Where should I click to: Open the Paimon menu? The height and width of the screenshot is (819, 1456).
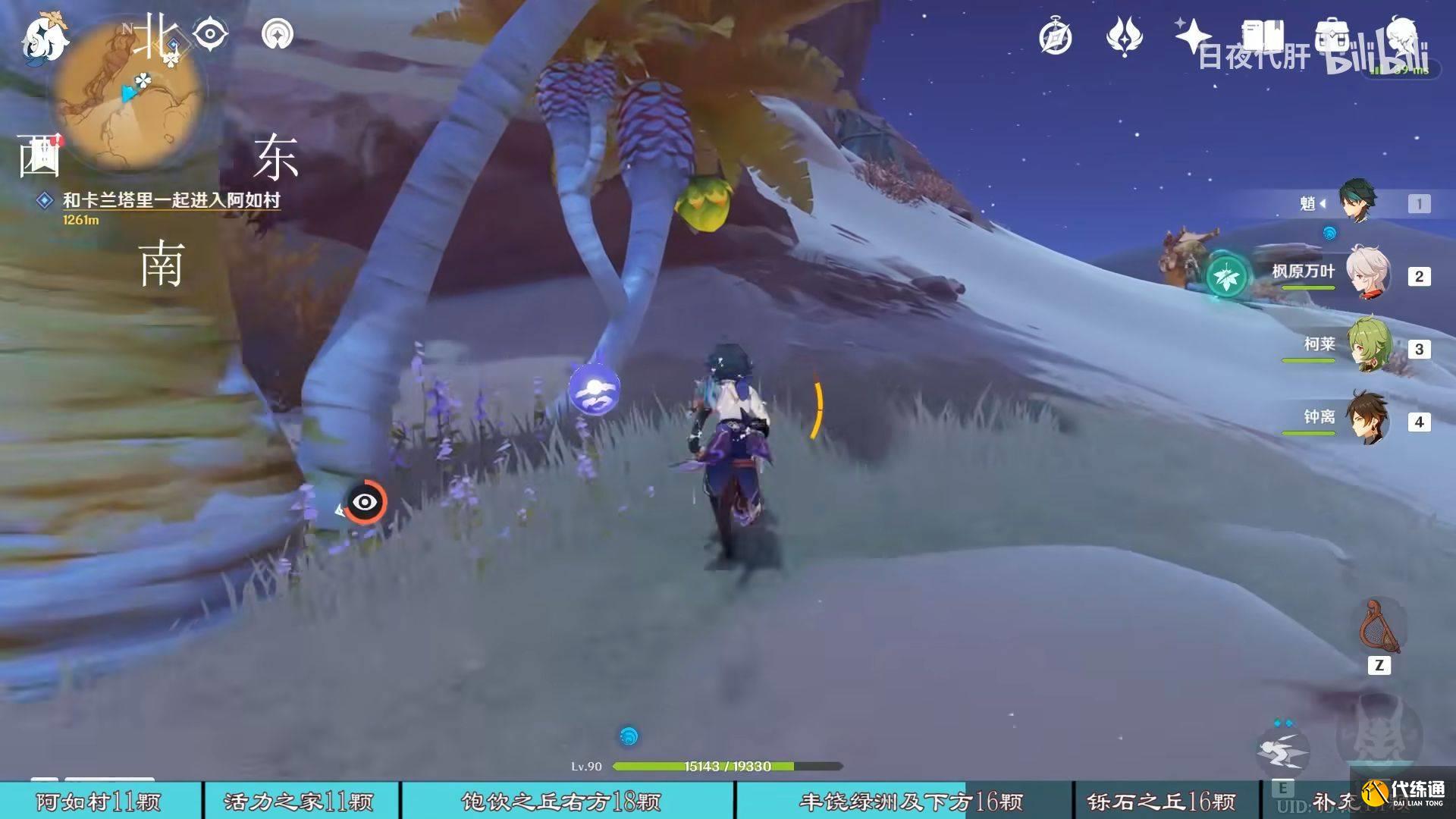click(x=44, y=38)
